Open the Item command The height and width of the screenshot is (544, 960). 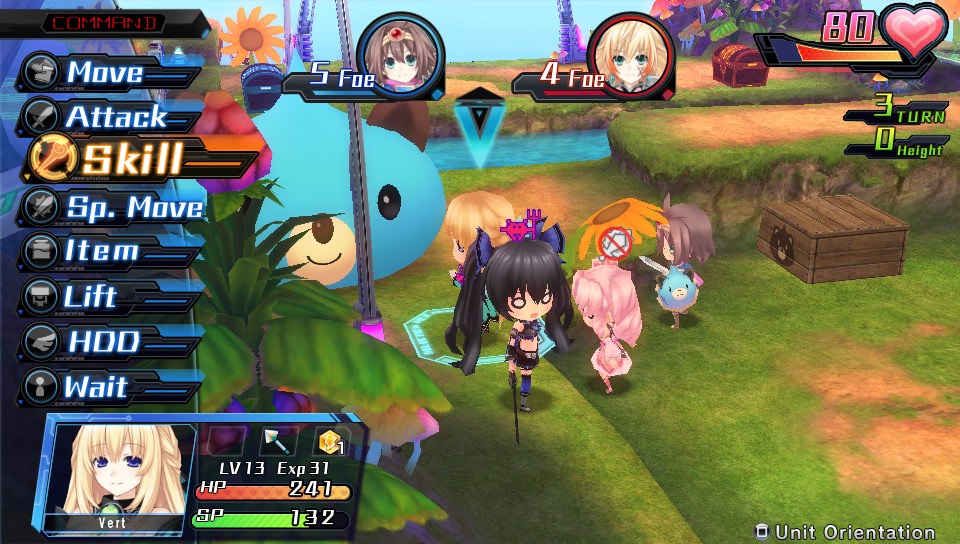coord(100,250)
